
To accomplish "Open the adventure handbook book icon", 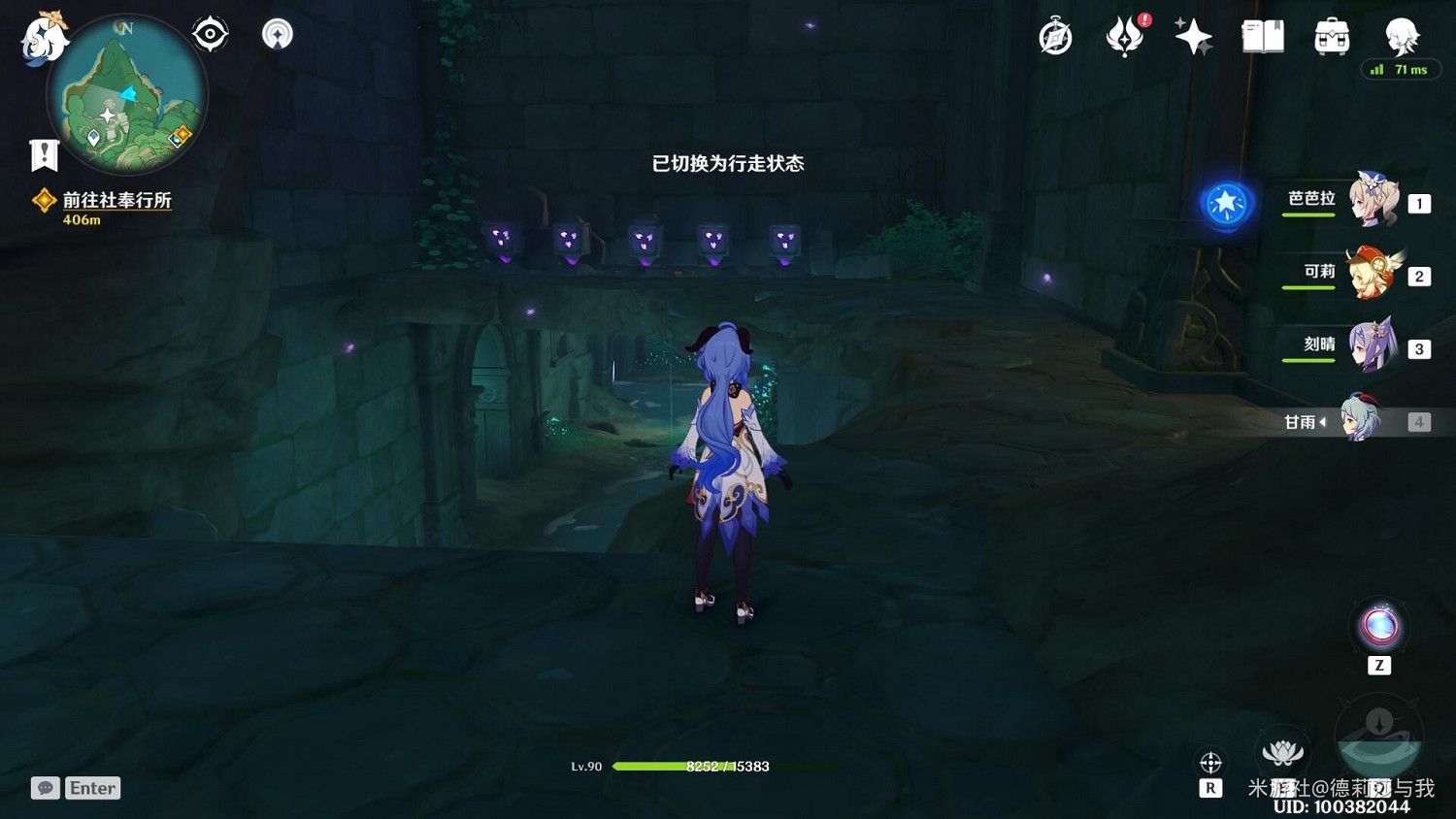I will click(x=1260, y=35).
